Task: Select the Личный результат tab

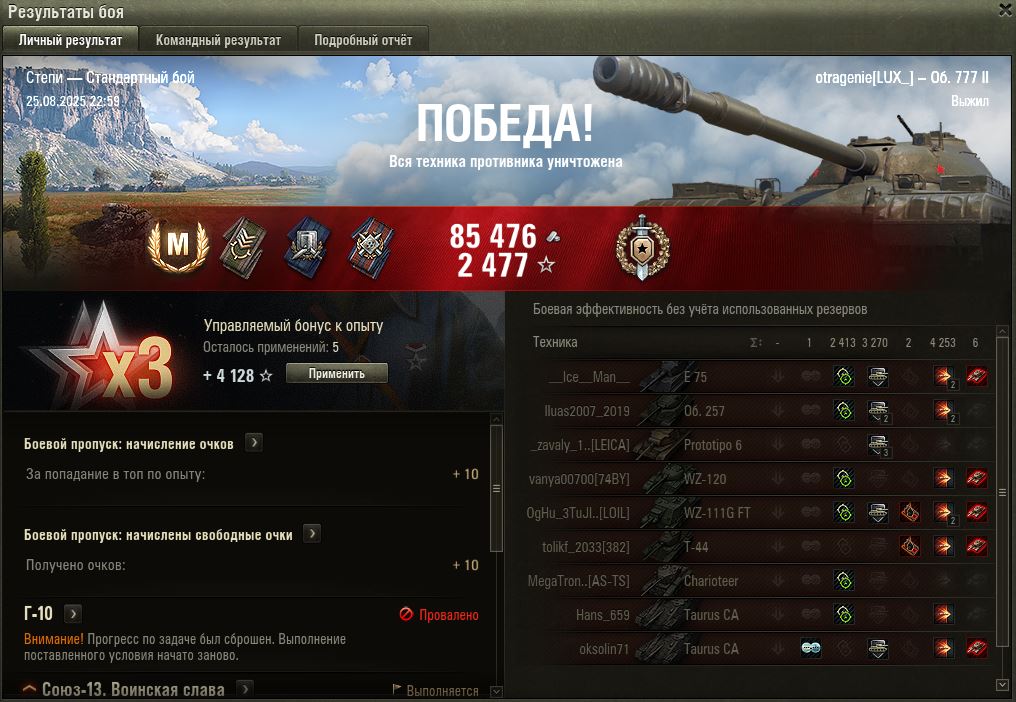Action: 70,40
